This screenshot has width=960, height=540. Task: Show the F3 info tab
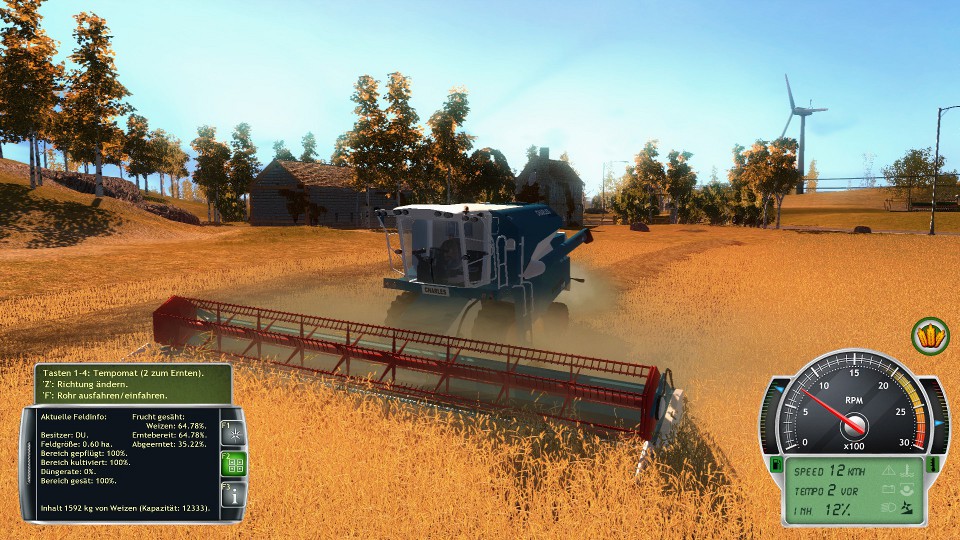(x=232, y=495)
